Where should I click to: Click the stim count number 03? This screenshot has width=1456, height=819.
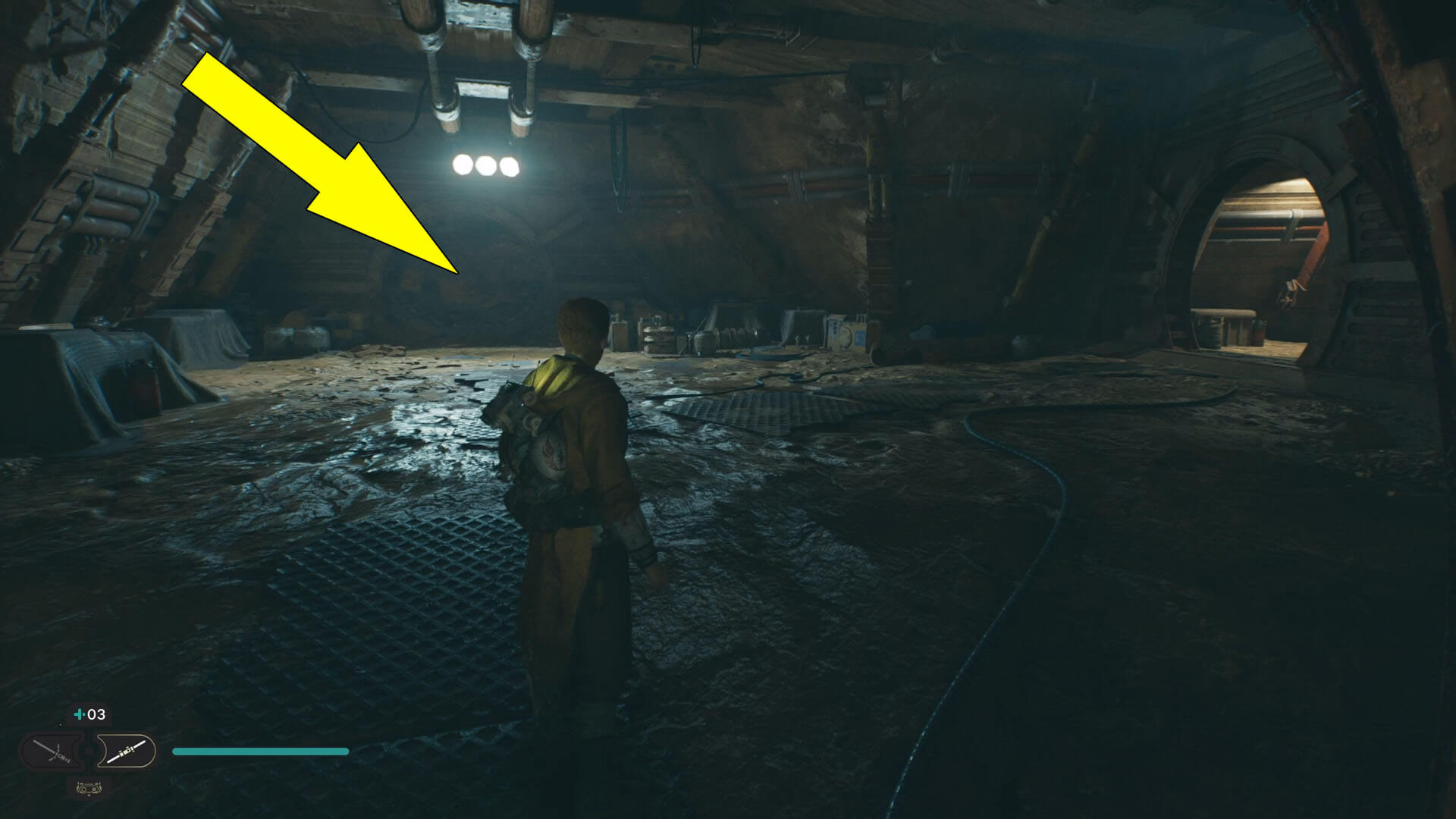coord(96,715)
